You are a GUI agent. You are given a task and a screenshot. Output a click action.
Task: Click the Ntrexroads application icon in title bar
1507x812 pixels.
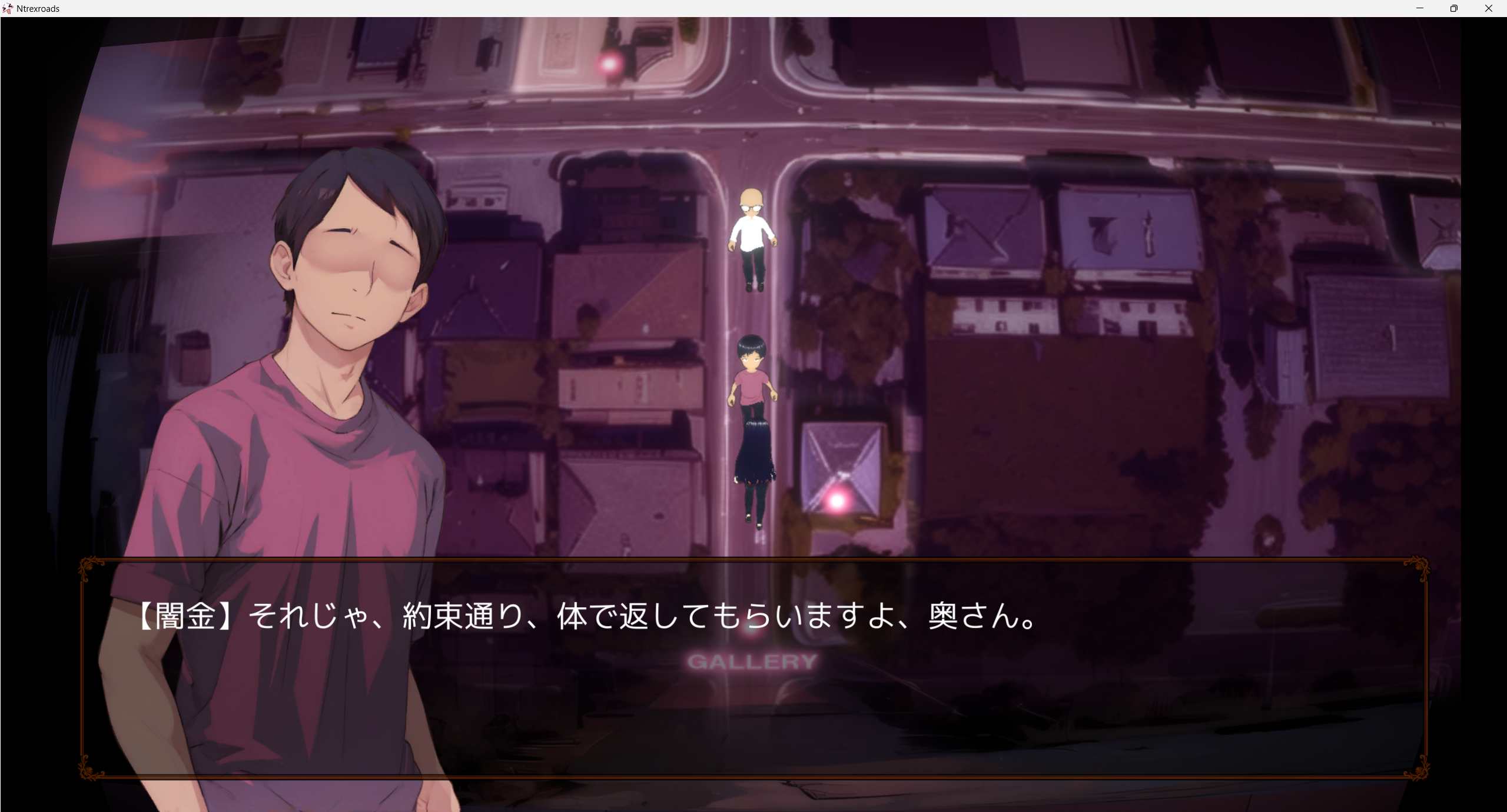click(x=8, y=8)
